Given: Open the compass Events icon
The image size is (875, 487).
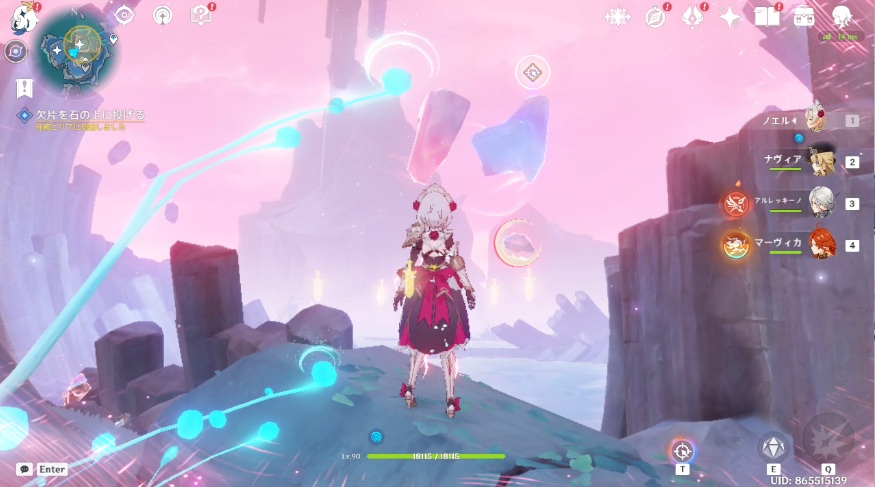Looking at the screenshot, I should click(655, 17).
